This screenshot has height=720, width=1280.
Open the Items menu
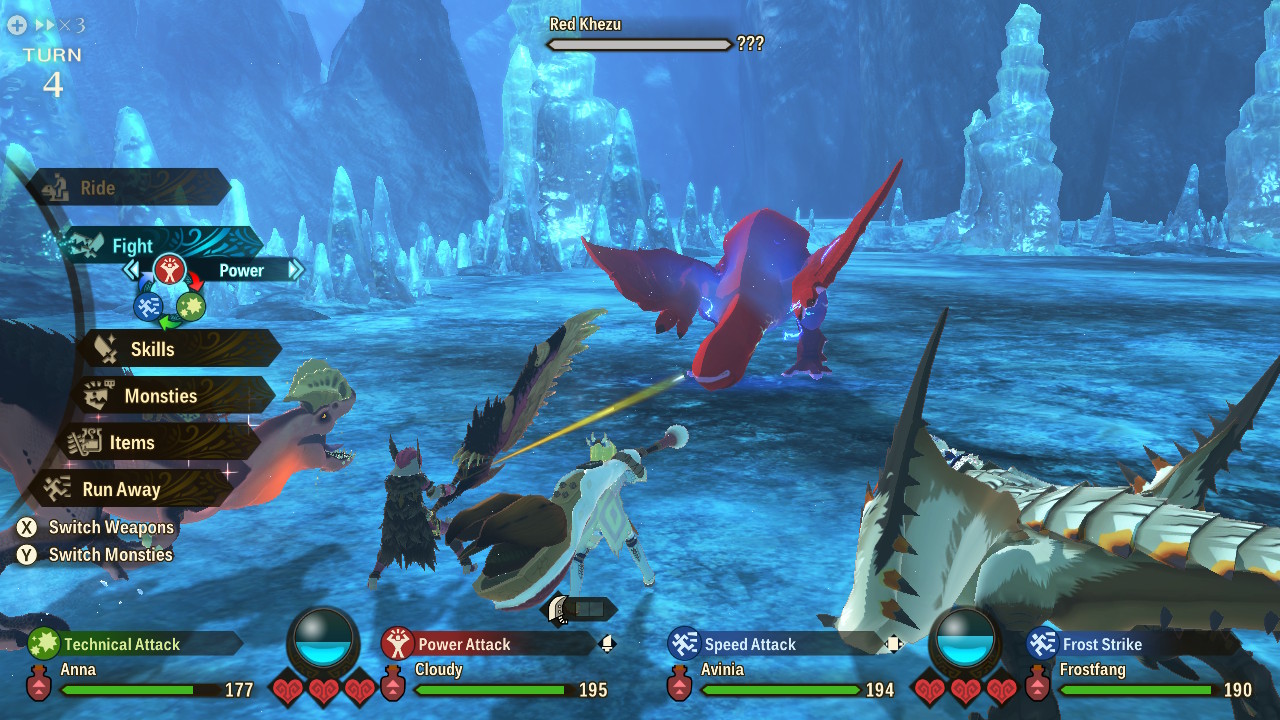click(x=155, y=443)
